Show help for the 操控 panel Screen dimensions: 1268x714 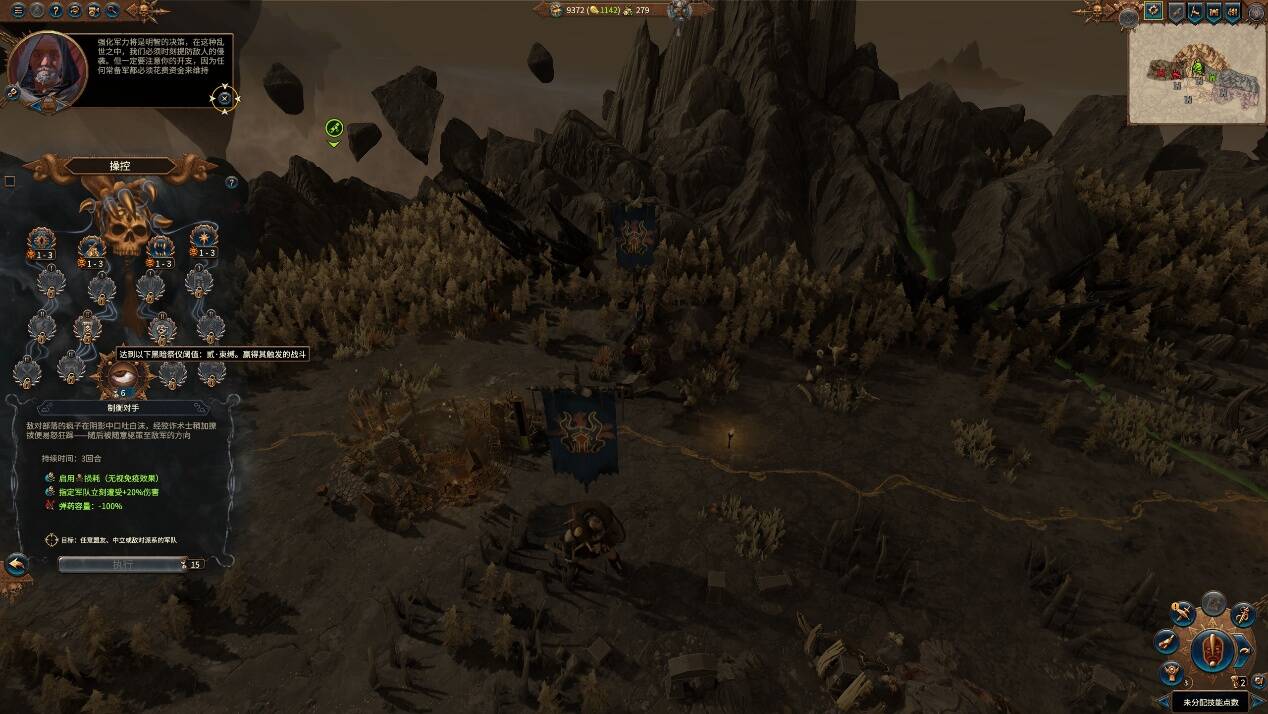click(231, 182)
